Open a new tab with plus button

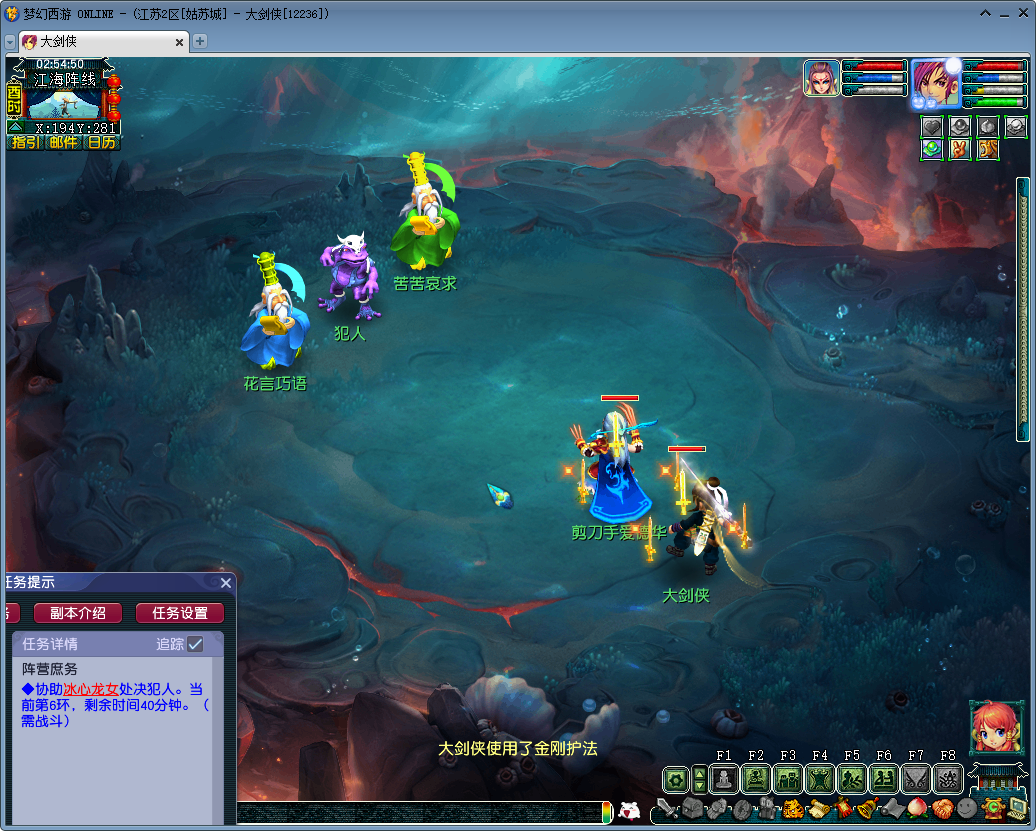point(200,41)
